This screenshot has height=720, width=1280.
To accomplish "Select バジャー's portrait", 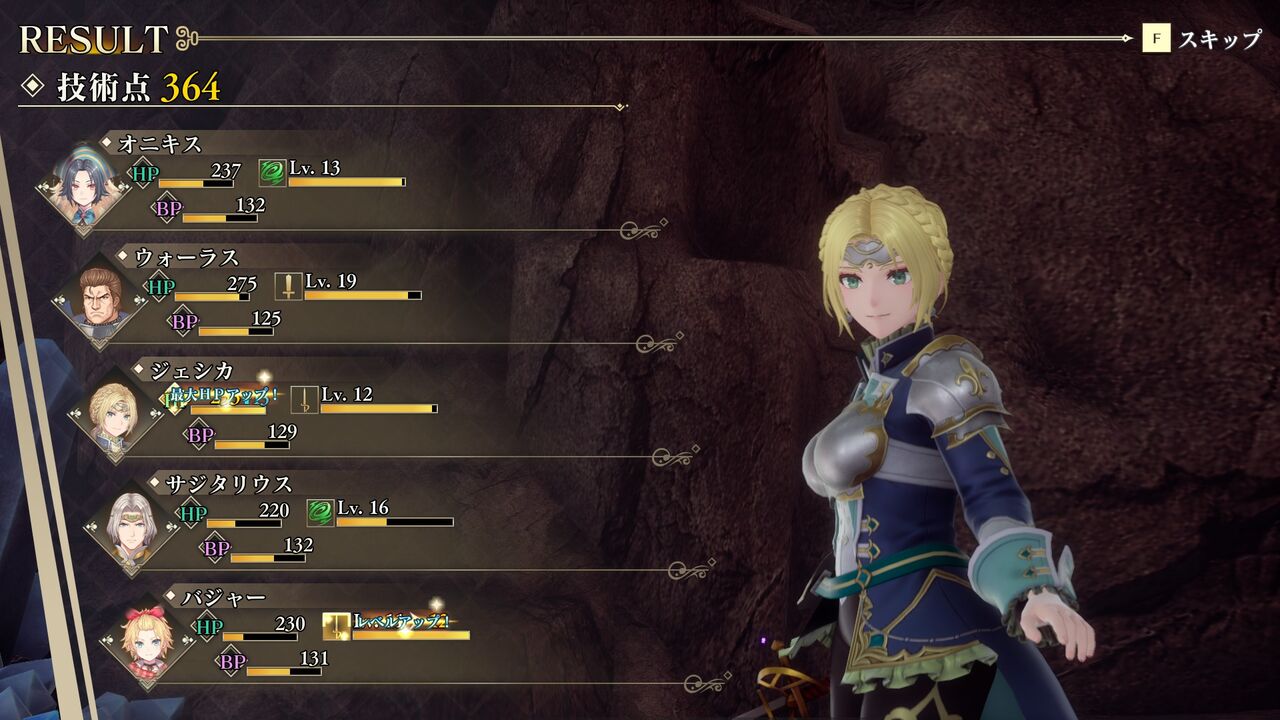I will (x=148, y=640).
